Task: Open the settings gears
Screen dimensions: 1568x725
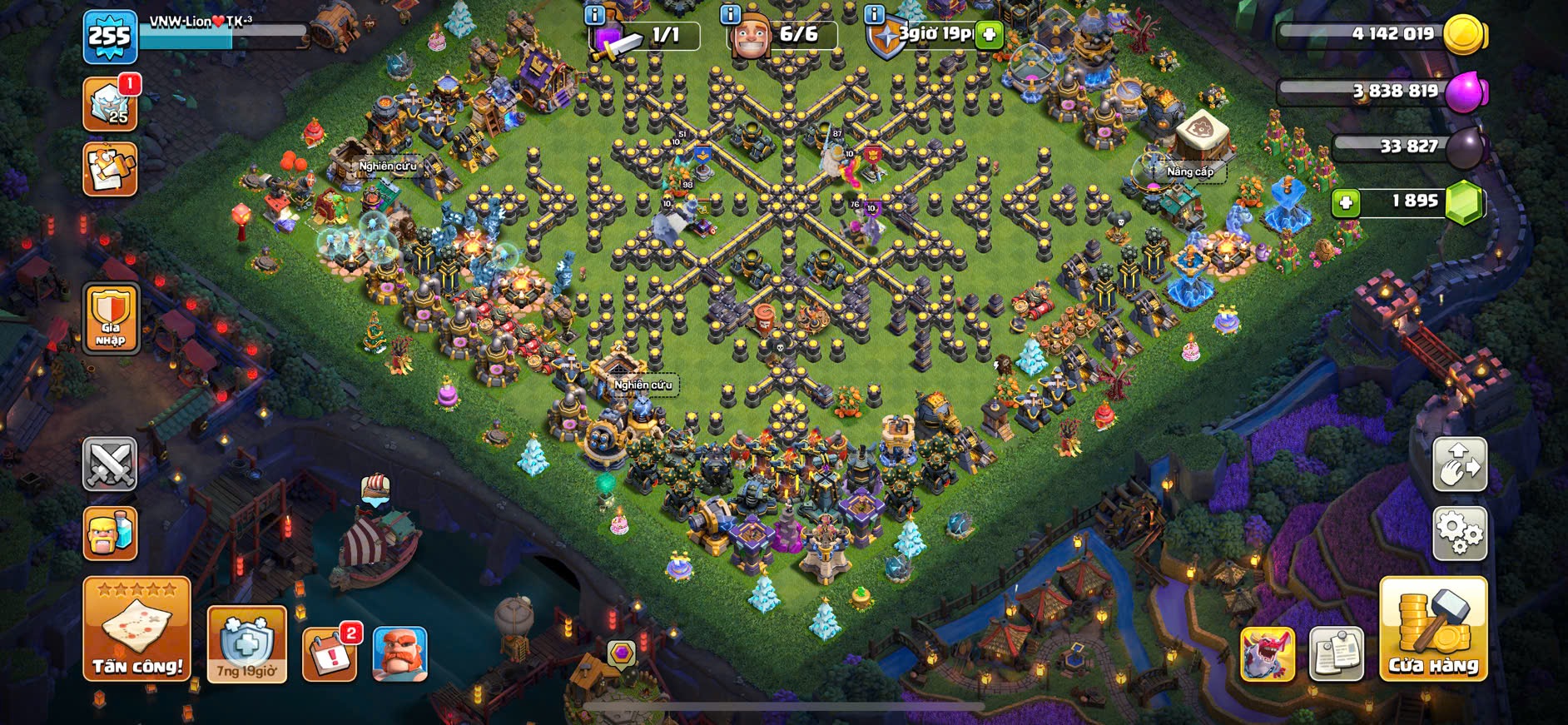Action: click(x=1459, y=534)
